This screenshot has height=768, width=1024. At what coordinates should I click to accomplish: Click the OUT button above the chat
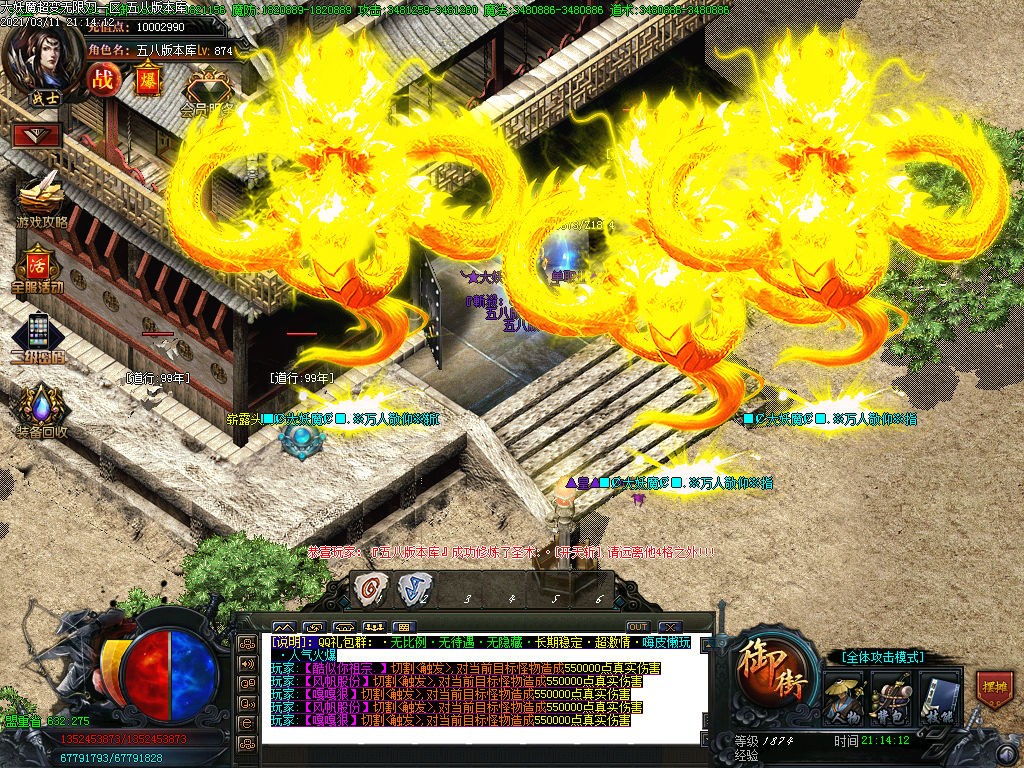pyautogui.click(x=638, y=627)
